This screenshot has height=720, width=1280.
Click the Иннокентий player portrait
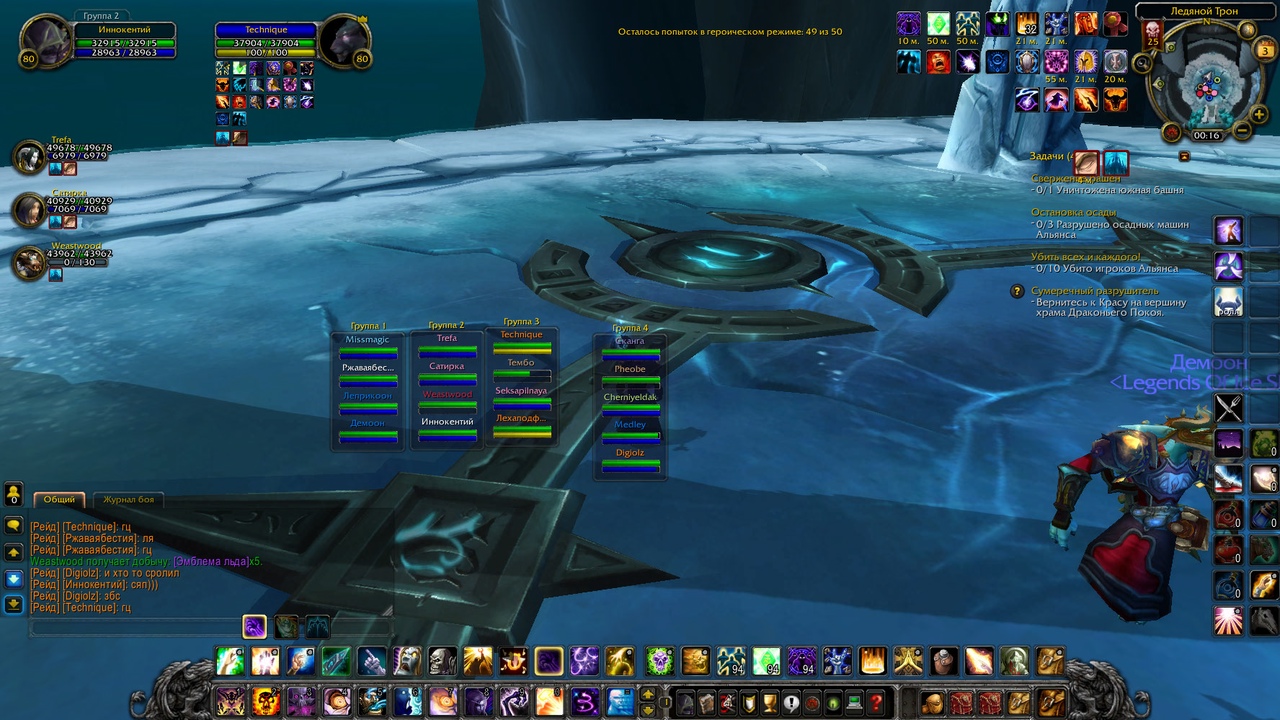point(45,41)
